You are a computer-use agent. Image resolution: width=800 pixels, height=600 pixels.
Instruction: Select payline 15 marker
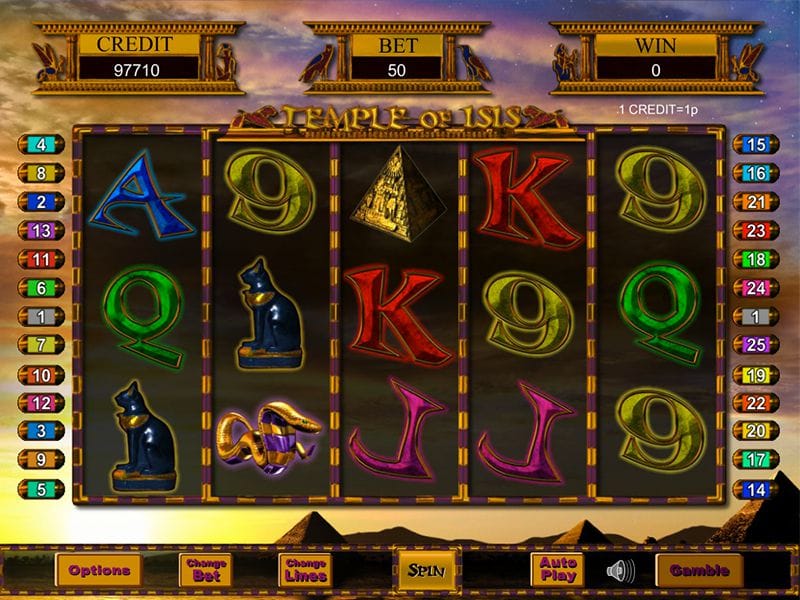(756, 145)
